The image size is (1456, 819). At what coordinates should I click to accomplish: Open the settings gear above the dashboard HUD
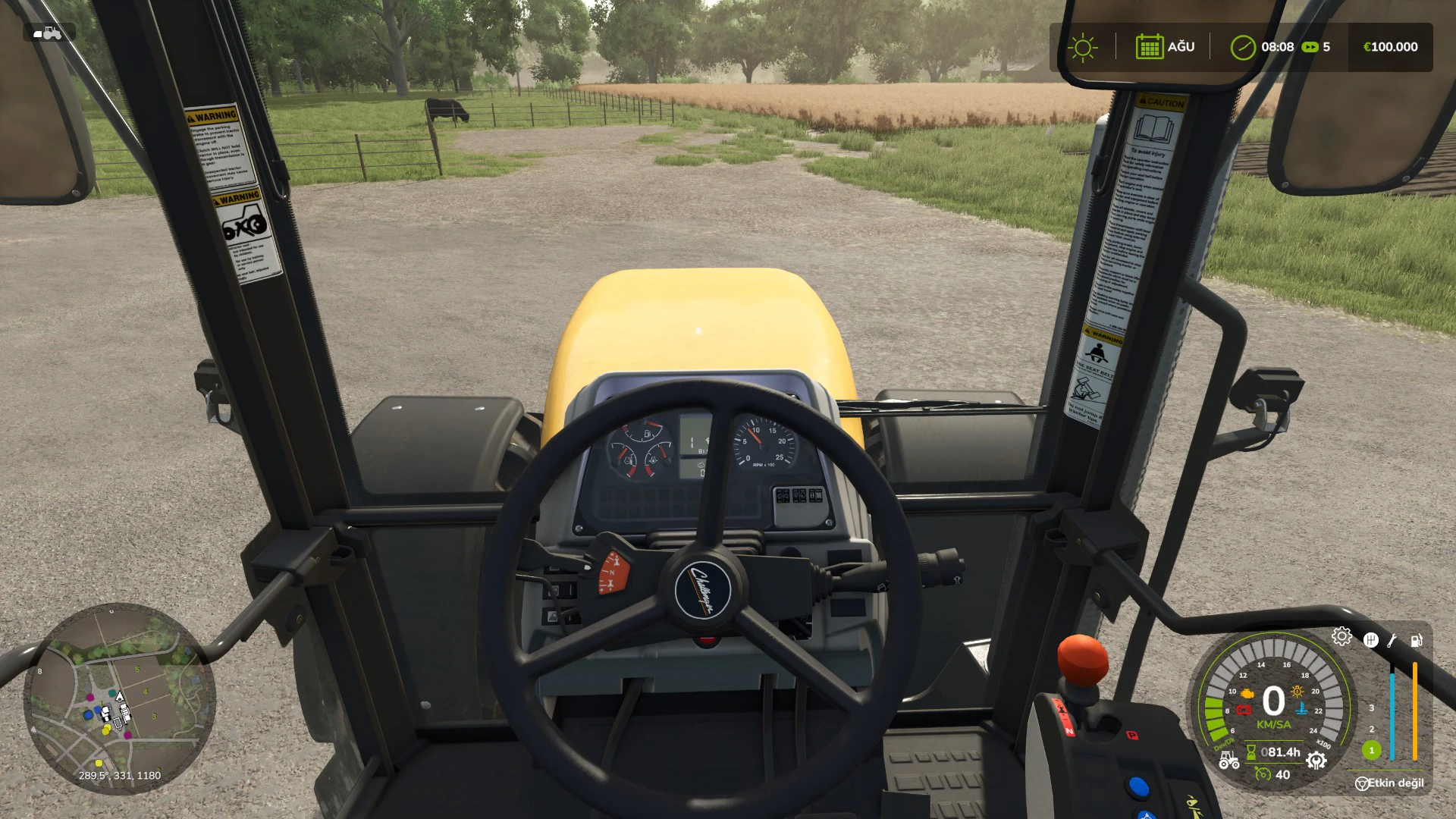1342,636
